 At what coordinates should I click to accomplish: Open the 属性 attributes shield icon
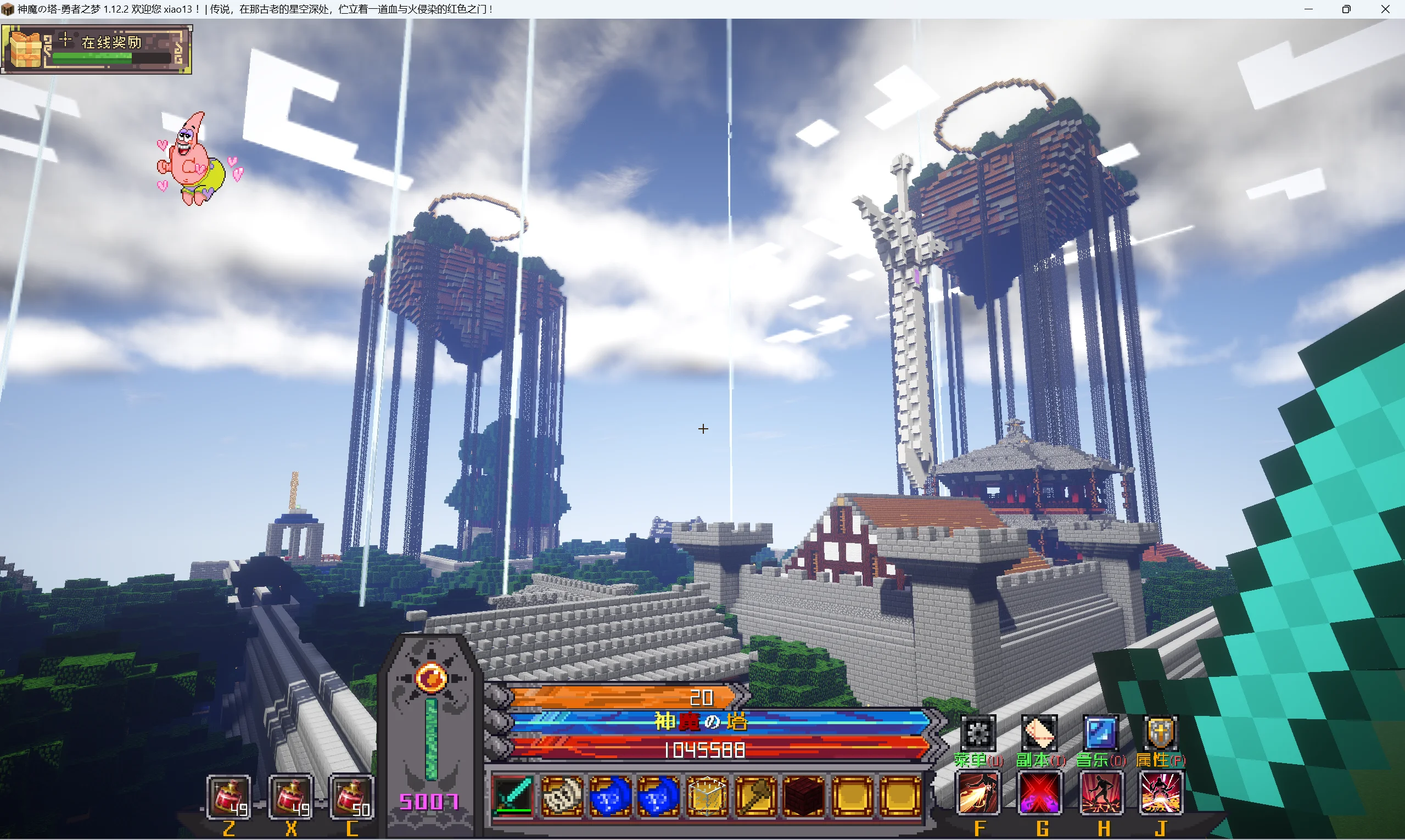(x=1160, y=733)
